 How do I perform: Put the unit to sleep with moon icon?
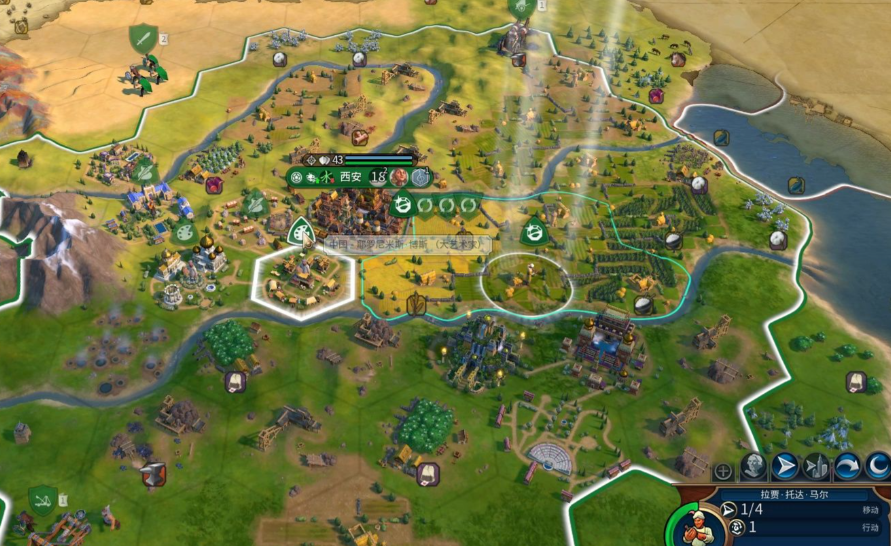tap(877, 467)
